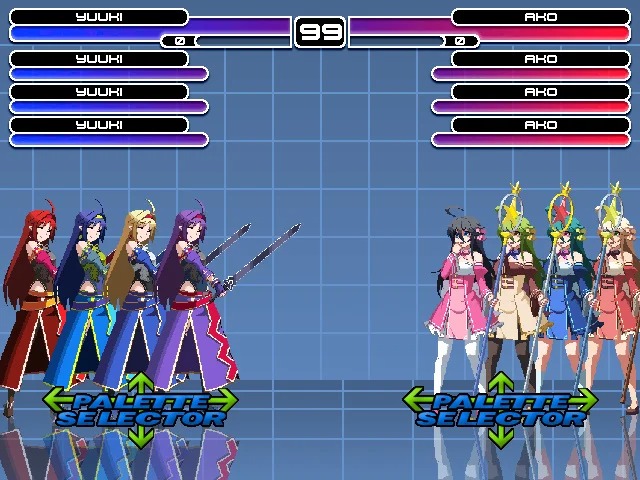
Task: Choose the down arrow on Yuuki's palette selector
Action: pyautogui.click(x=140, y=437)
